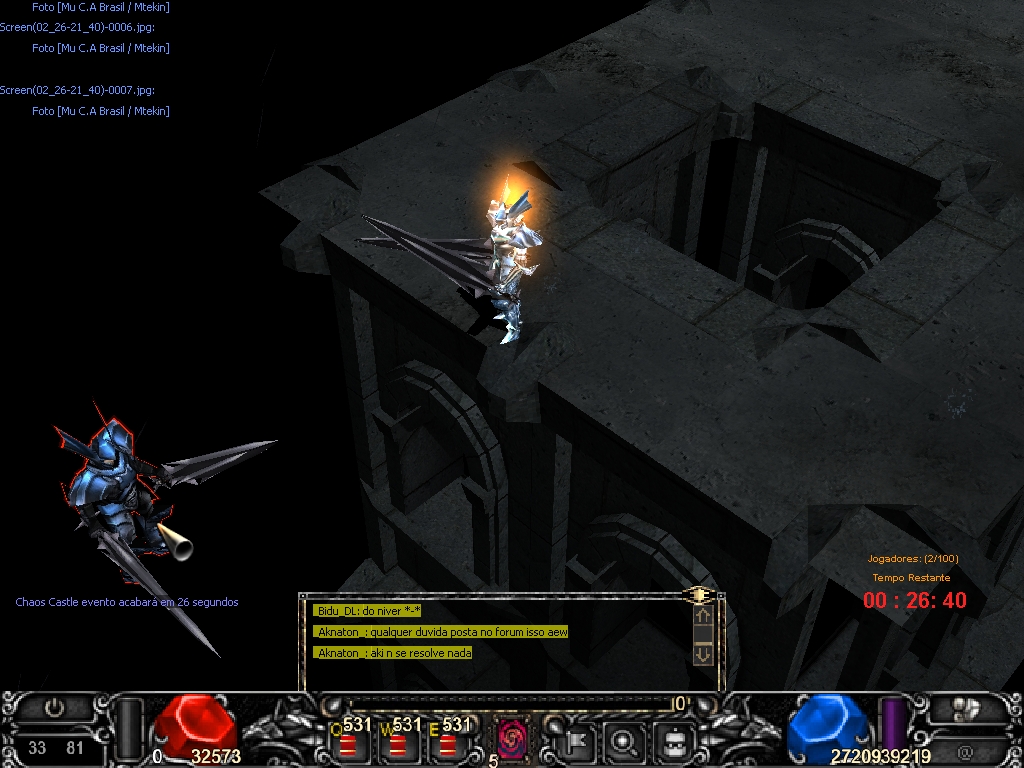Select Bidu_DL's chat message

click(x=368, y=611)
